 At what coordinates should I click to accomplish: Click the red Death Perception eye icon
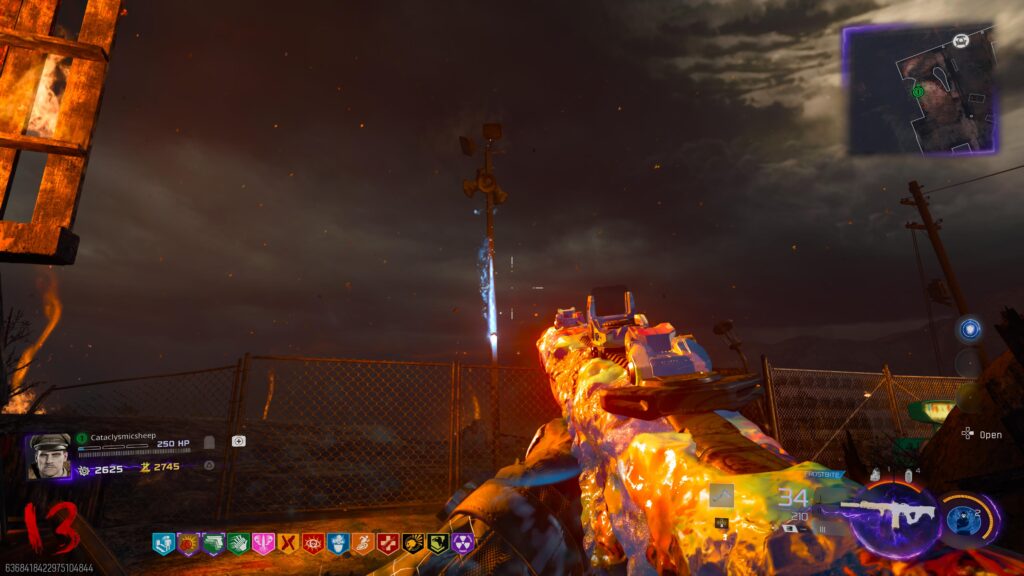tap(313, 544)
